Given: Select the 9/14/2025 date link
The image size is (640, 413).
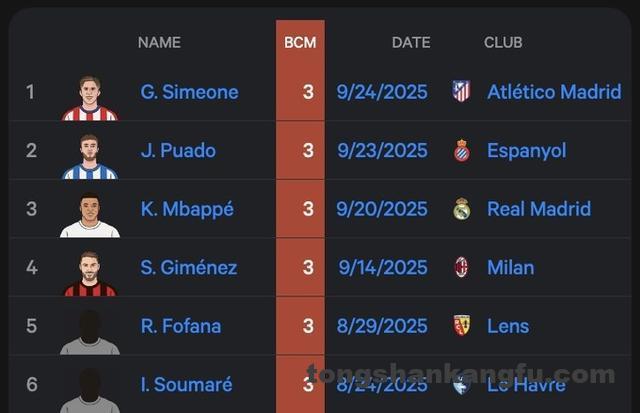Looking at the screenshot, I should pos(382,267).
